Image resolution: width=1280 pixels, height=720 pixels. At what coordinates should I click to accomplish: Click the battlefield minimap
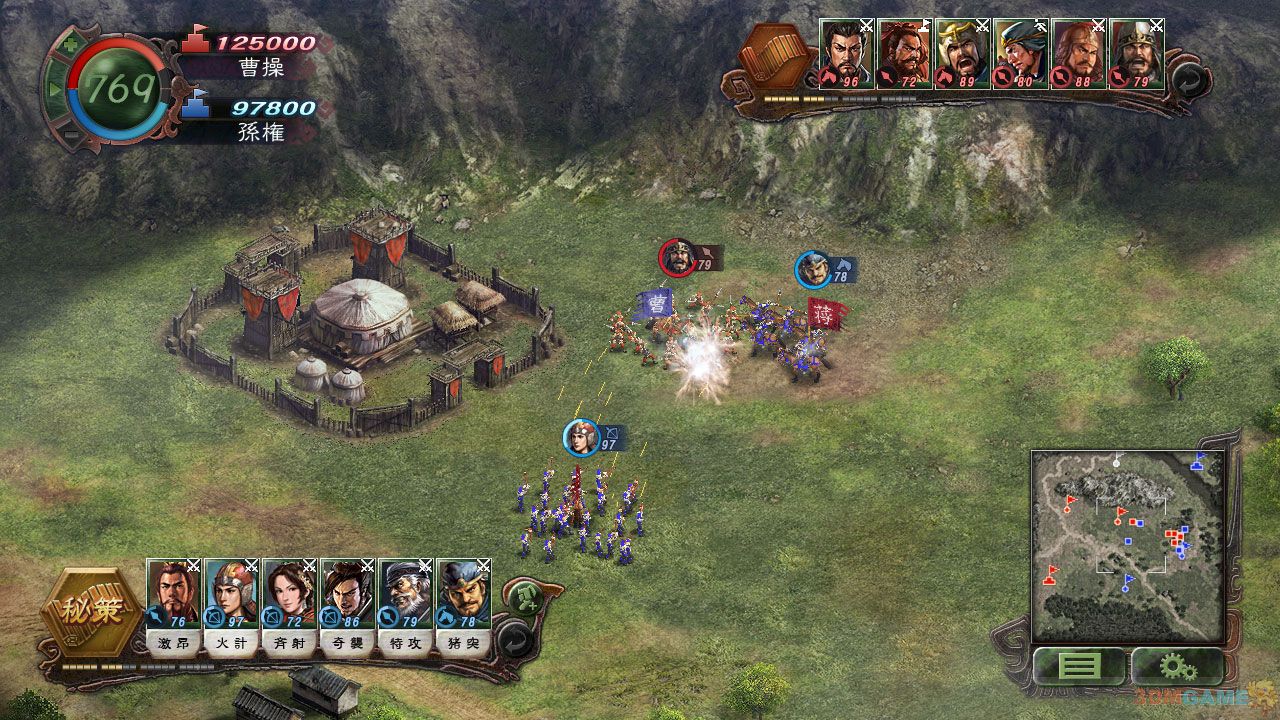(x=1128, y=545)
